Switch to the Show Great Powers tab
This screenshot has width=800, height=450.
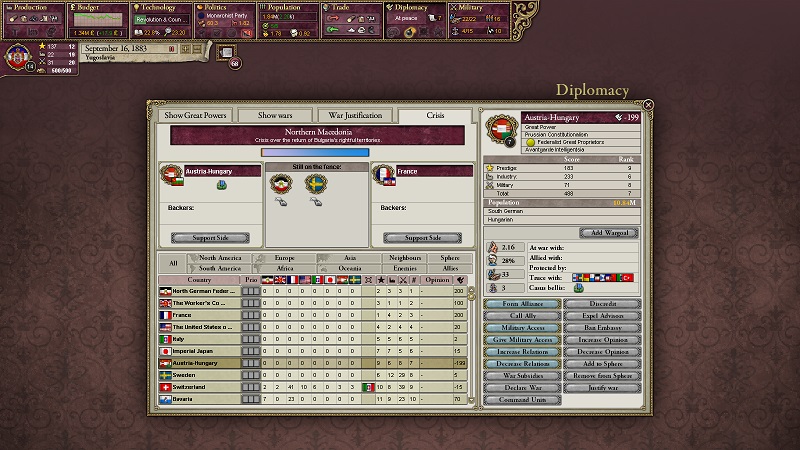click(x=196, y=115)
